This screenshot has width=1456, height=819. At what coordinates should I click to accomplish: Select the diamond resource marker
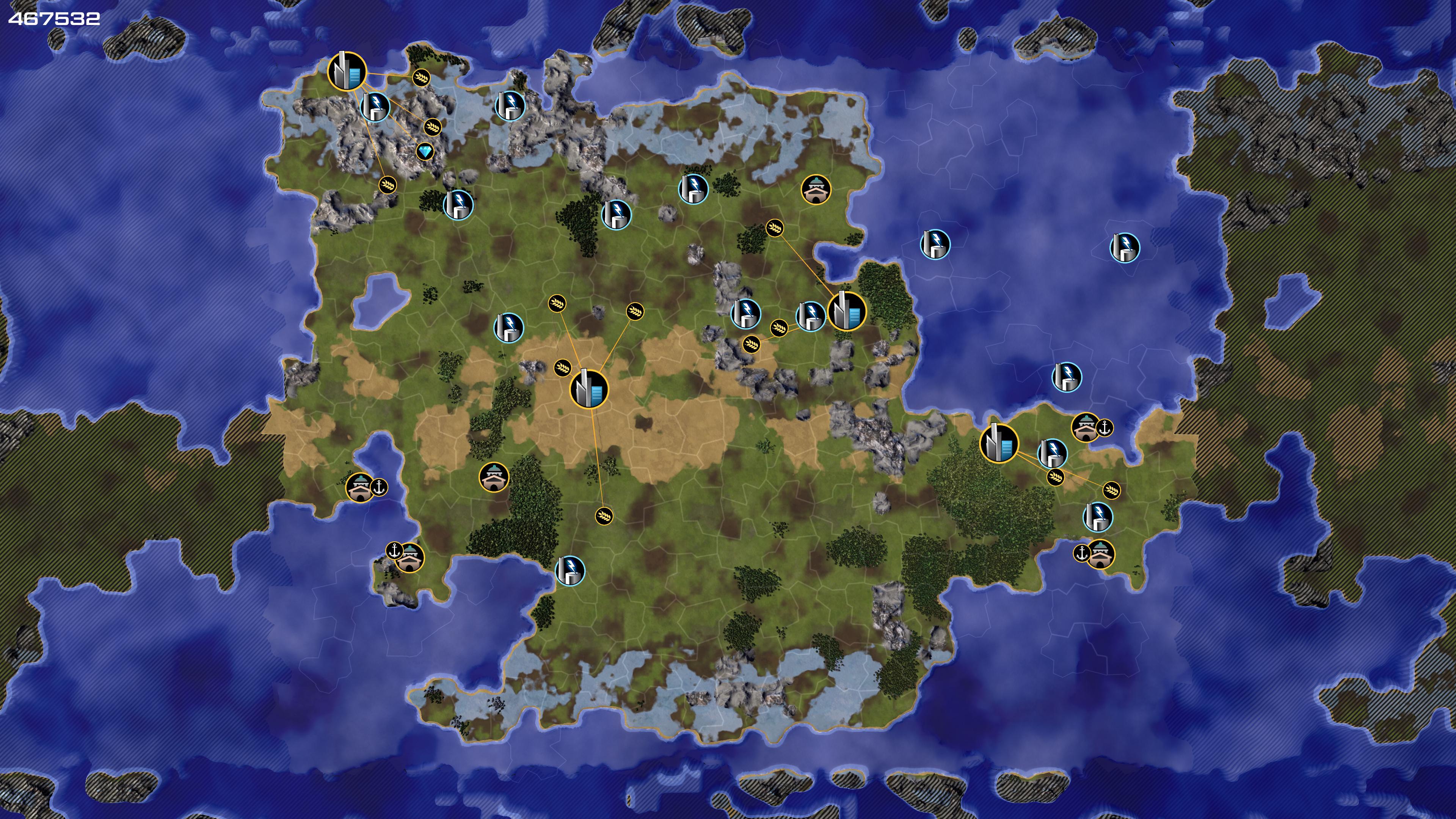click(x=425, y=152)
